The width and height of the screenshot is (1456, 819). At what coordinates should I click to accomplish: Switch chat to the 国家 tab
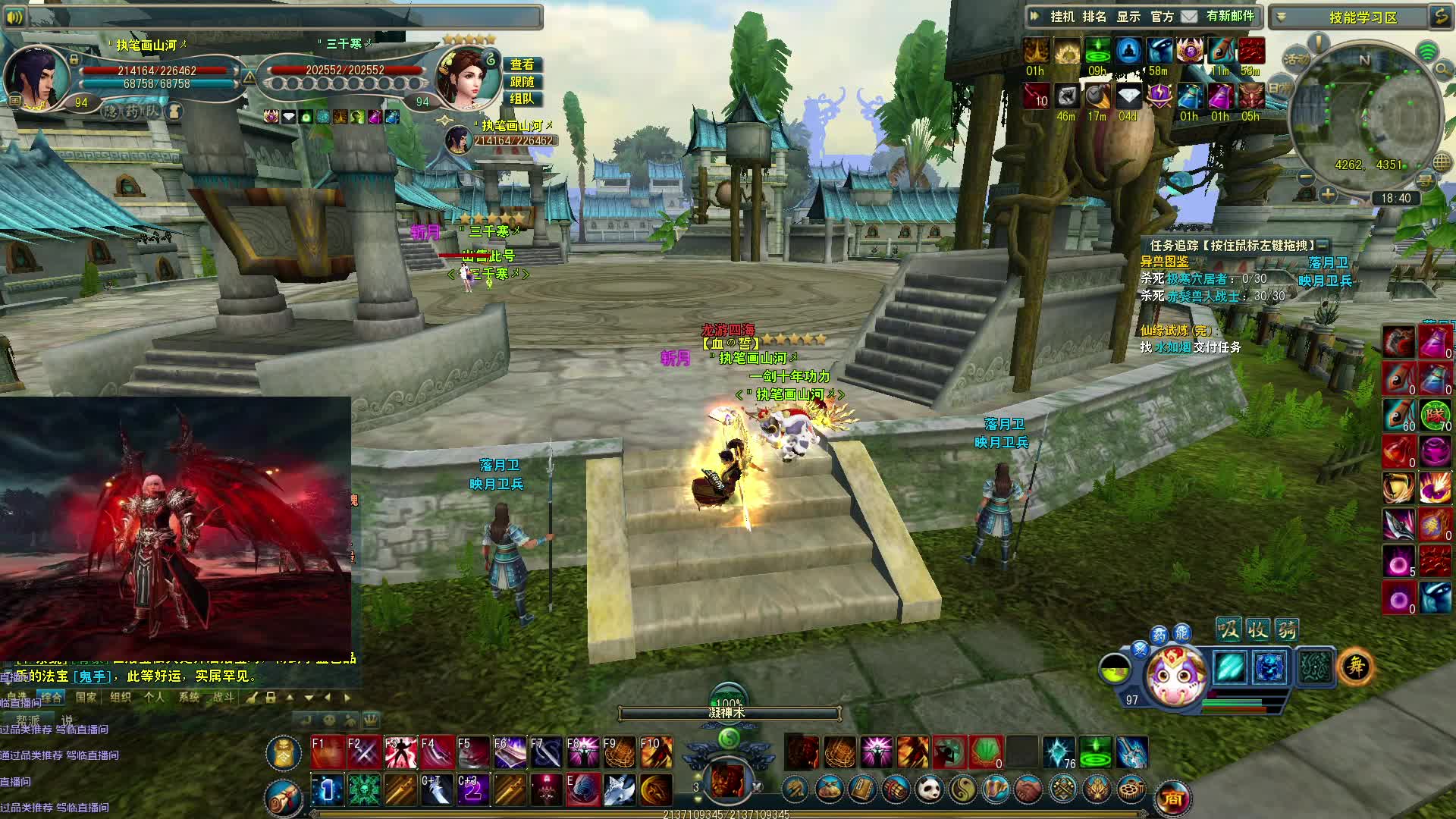[86, 697]
